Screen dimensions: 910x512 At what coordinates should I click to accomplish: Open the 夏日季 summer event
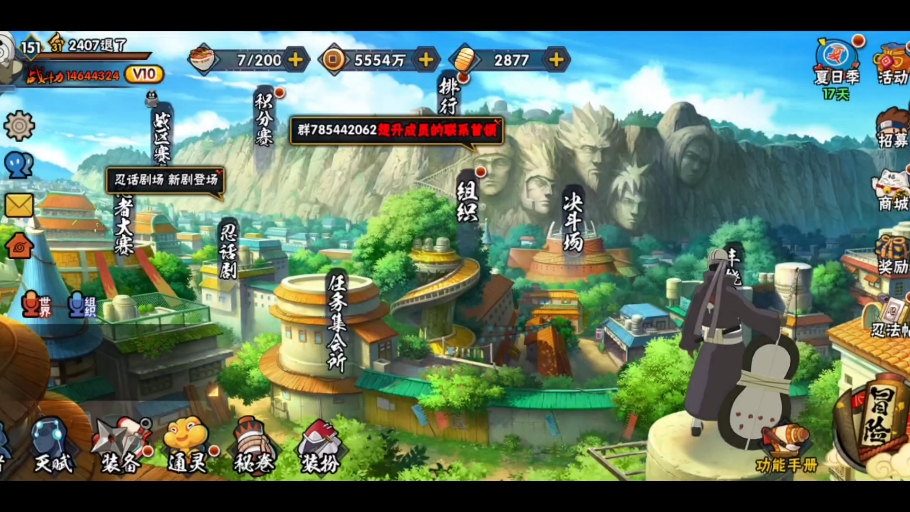(836, 62)
